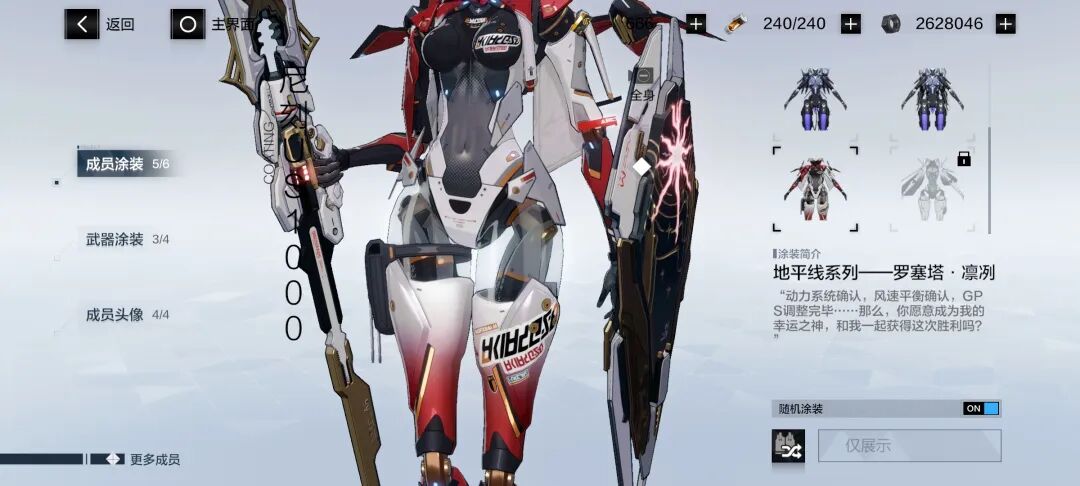The height and width of the screenshot is (486, 1080).
Task: Click the plus button beside 240/240
Action: coord(850,24)
